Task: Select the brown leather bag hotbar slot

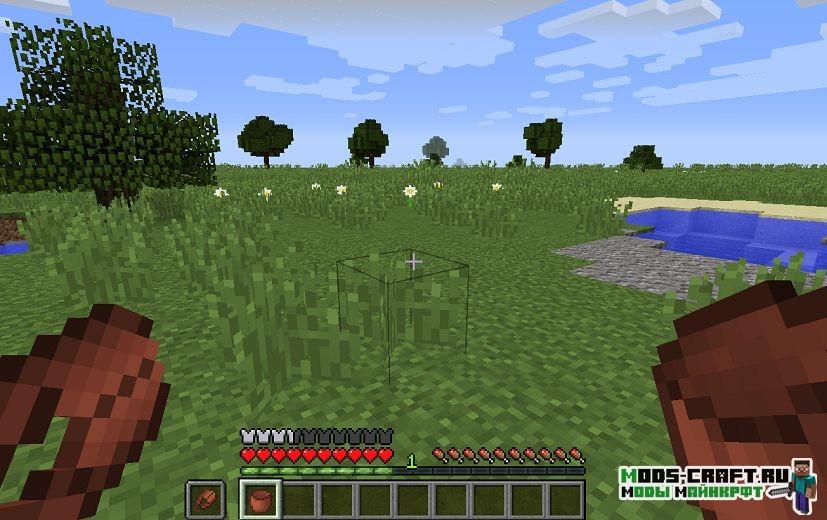Action: click(260, 498)
